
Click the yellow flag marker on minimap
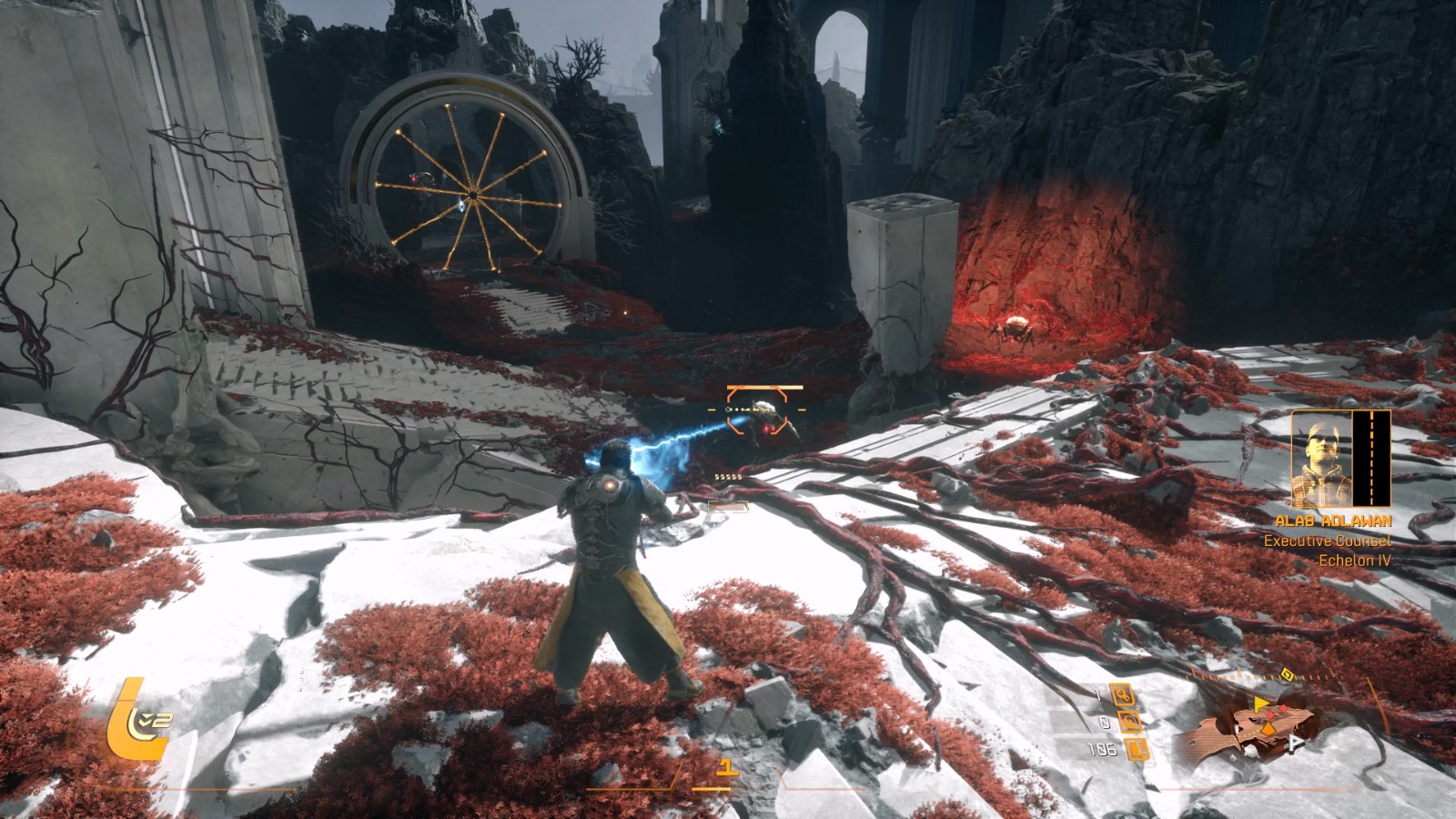(1261, 703)
